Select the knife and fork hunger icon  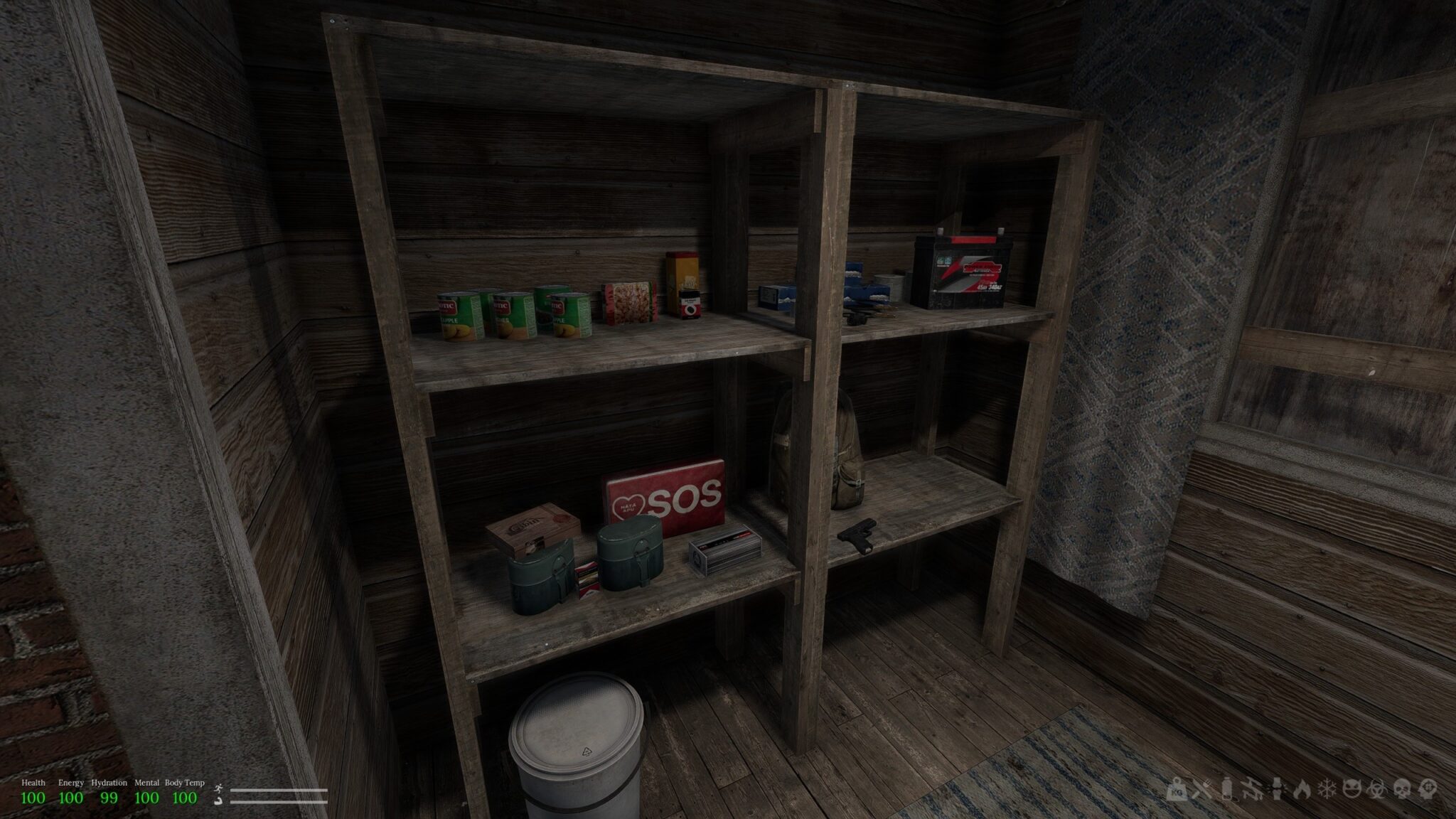[x=1201, y=789]
